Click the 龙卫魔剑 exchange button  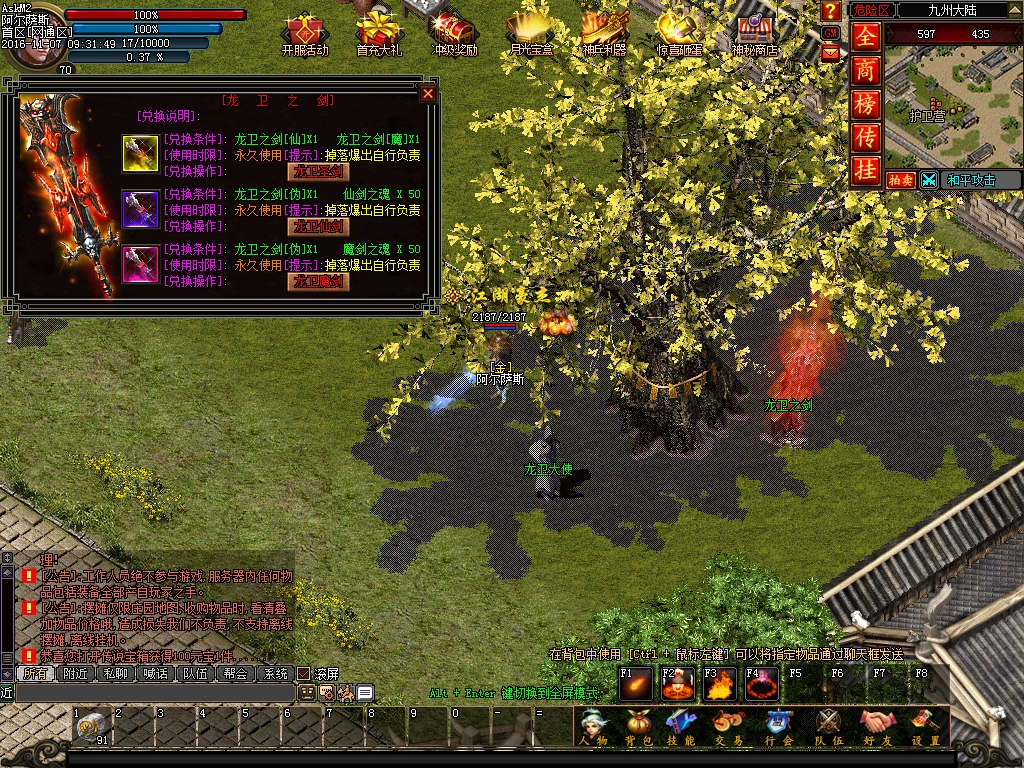[318, 282]
